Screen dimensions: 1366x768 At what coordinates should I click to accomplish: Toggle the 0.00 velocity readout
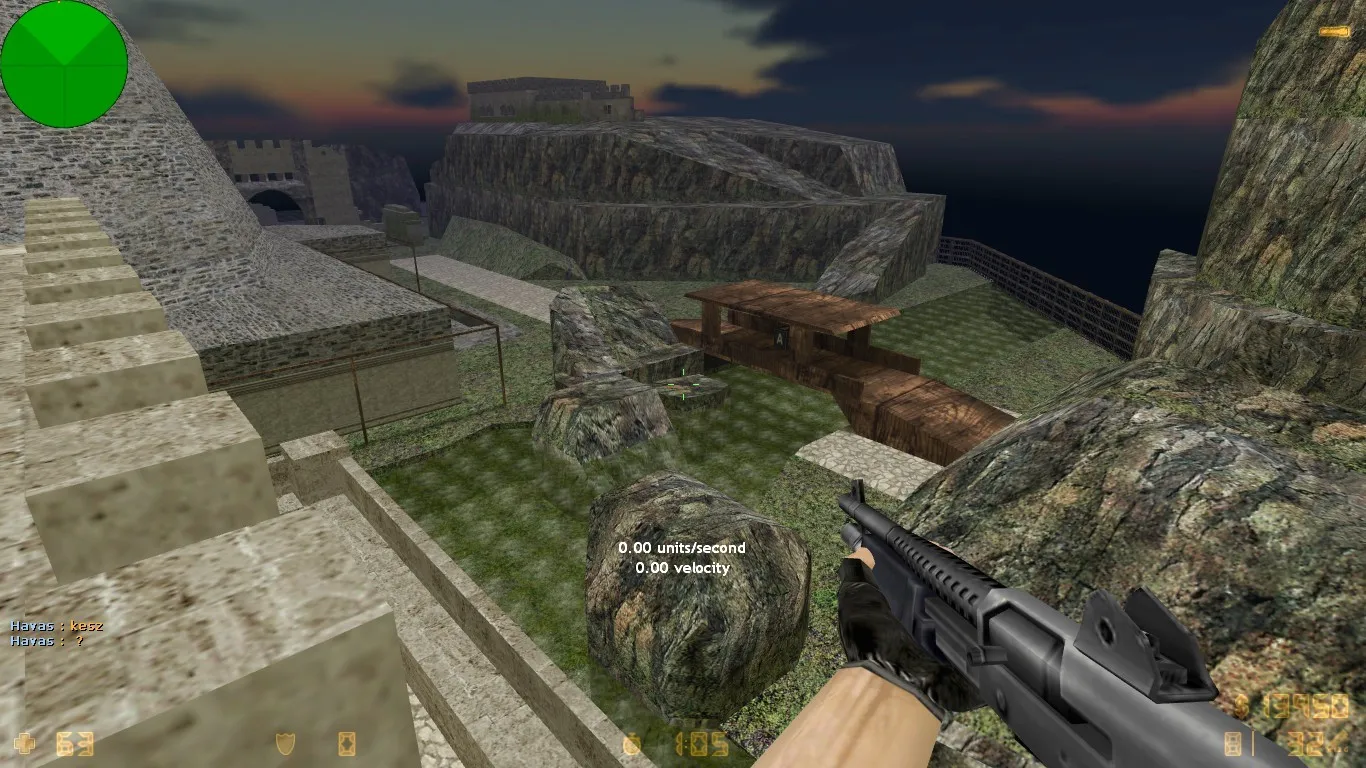coord(683,567)
